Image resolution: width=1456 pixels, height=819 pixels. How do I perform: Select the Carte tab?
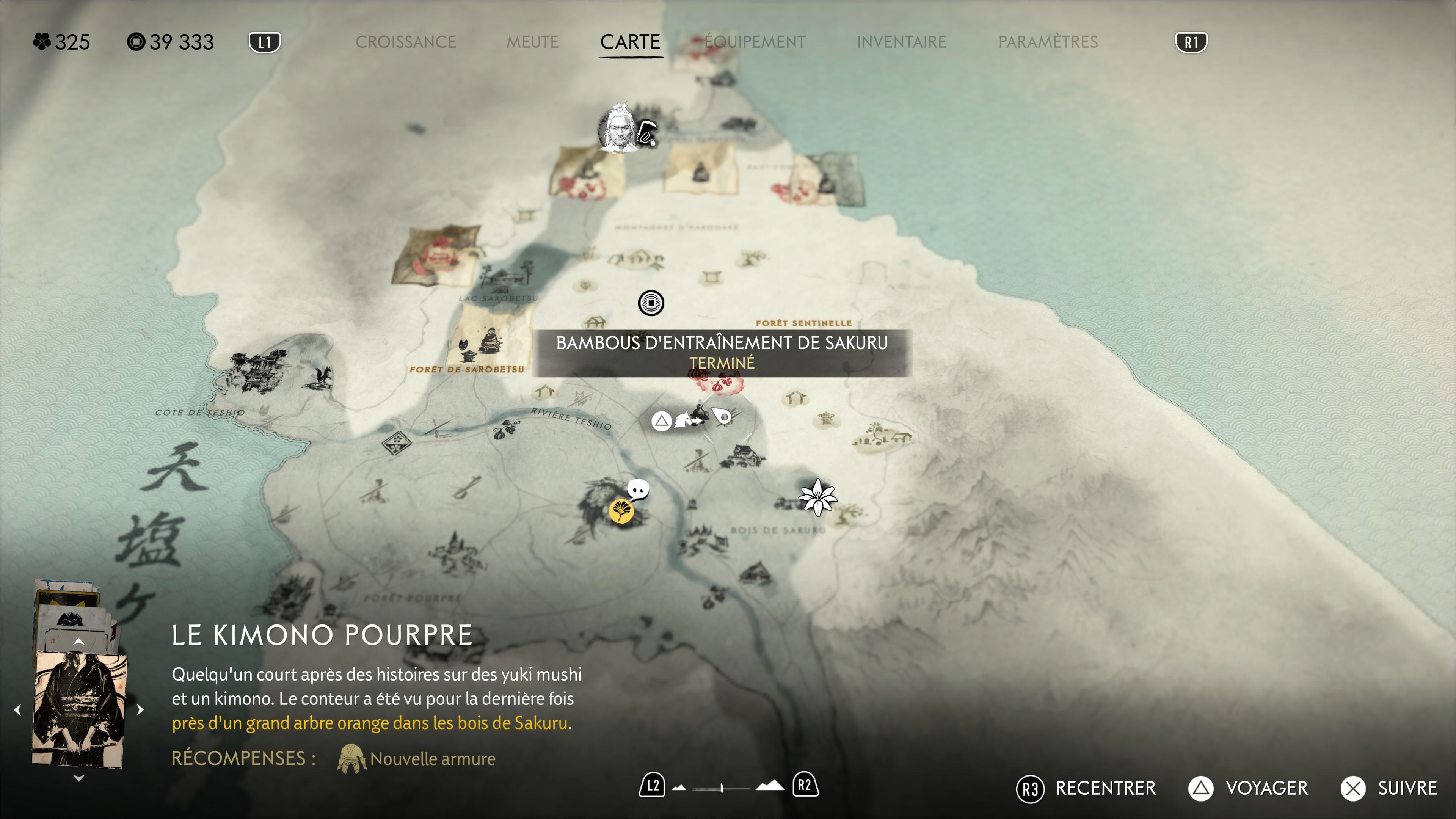(x=630, y=42)
